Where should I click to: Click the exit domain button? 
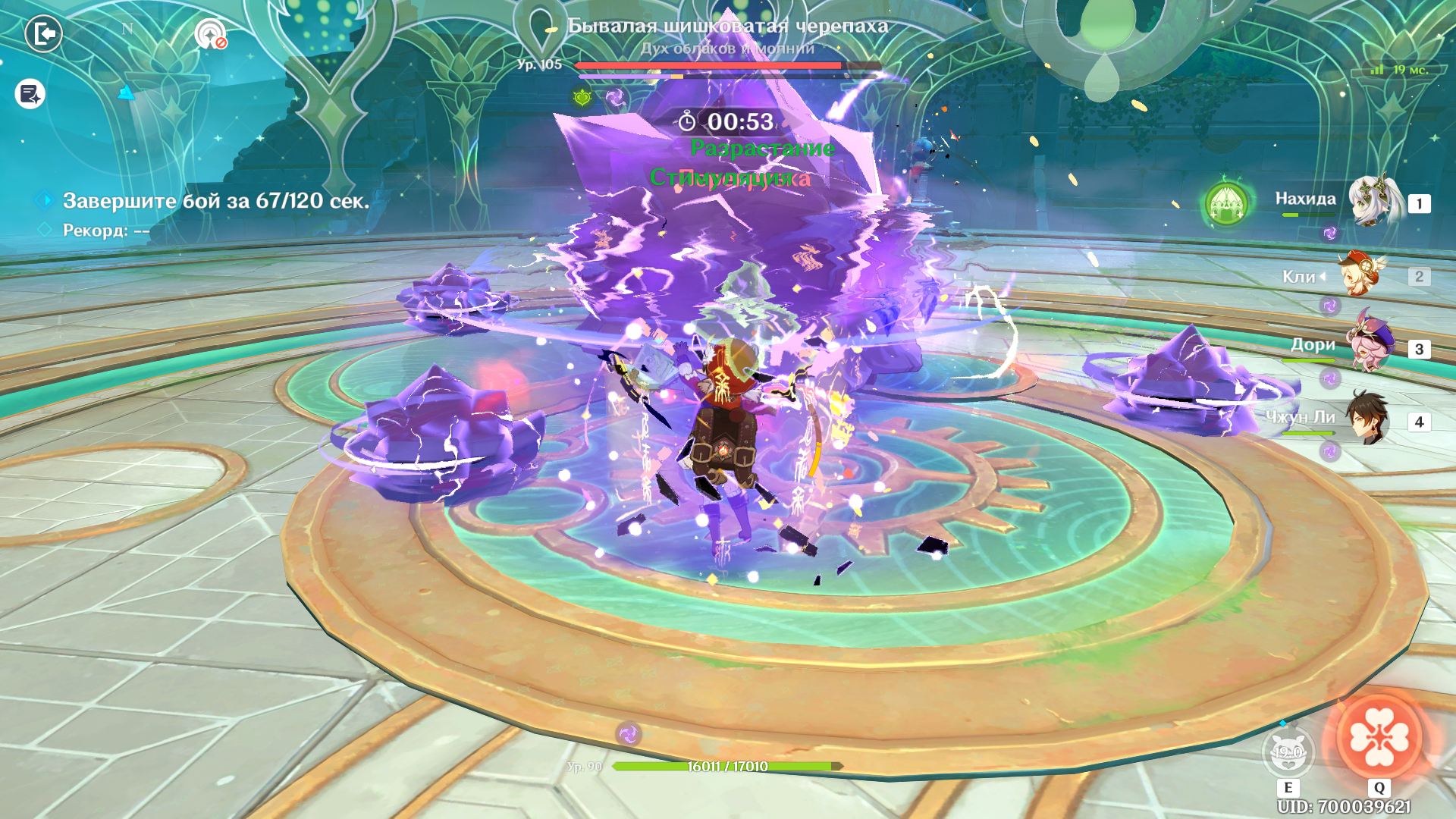click(x=44, y=34)
